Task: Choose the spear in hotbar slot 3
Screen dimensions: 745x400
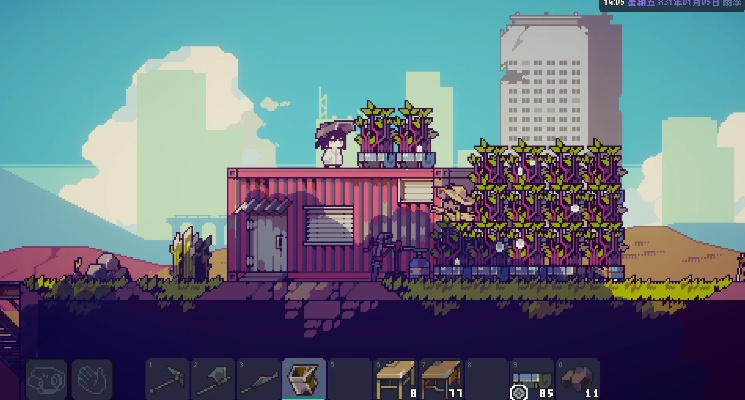Action: coord(259,379)
